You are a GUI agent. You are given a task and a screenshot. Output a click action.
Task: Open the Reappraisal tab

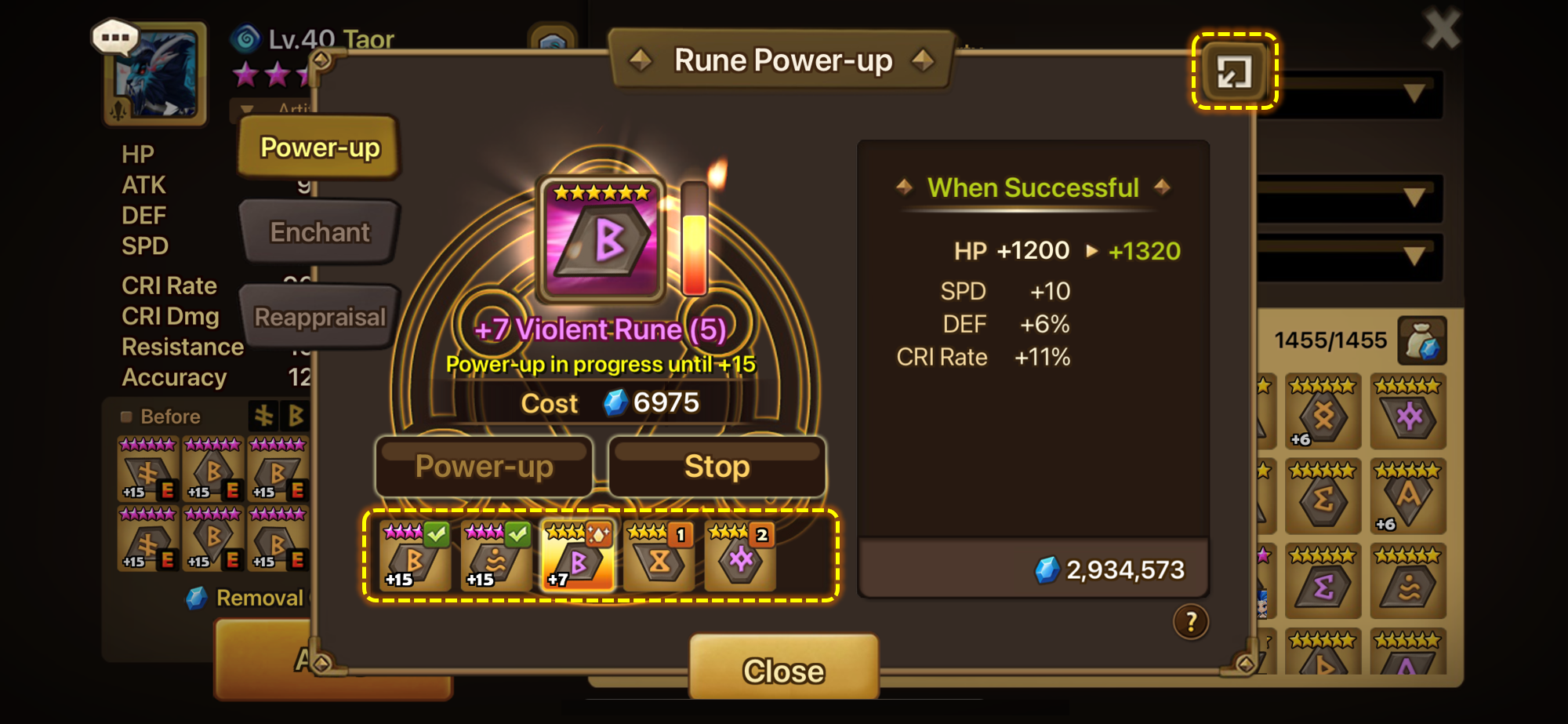coord(319,317)
